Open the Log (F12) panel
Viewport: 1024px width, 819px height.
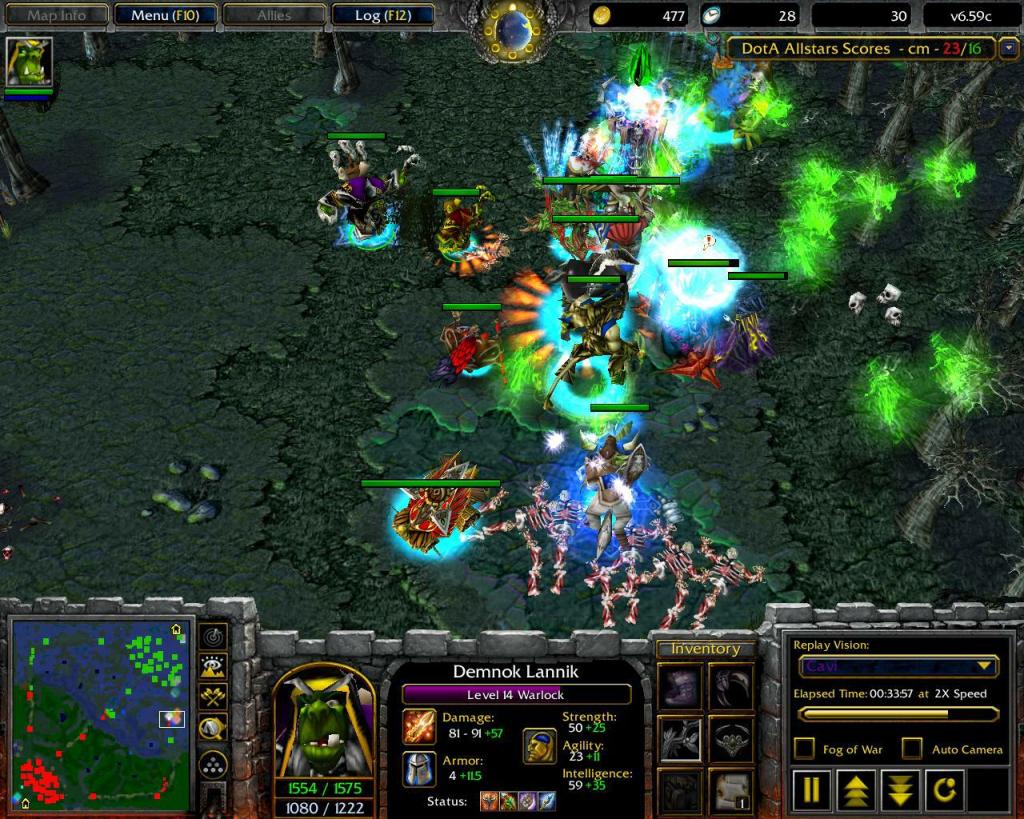click(x=380, y=15)
